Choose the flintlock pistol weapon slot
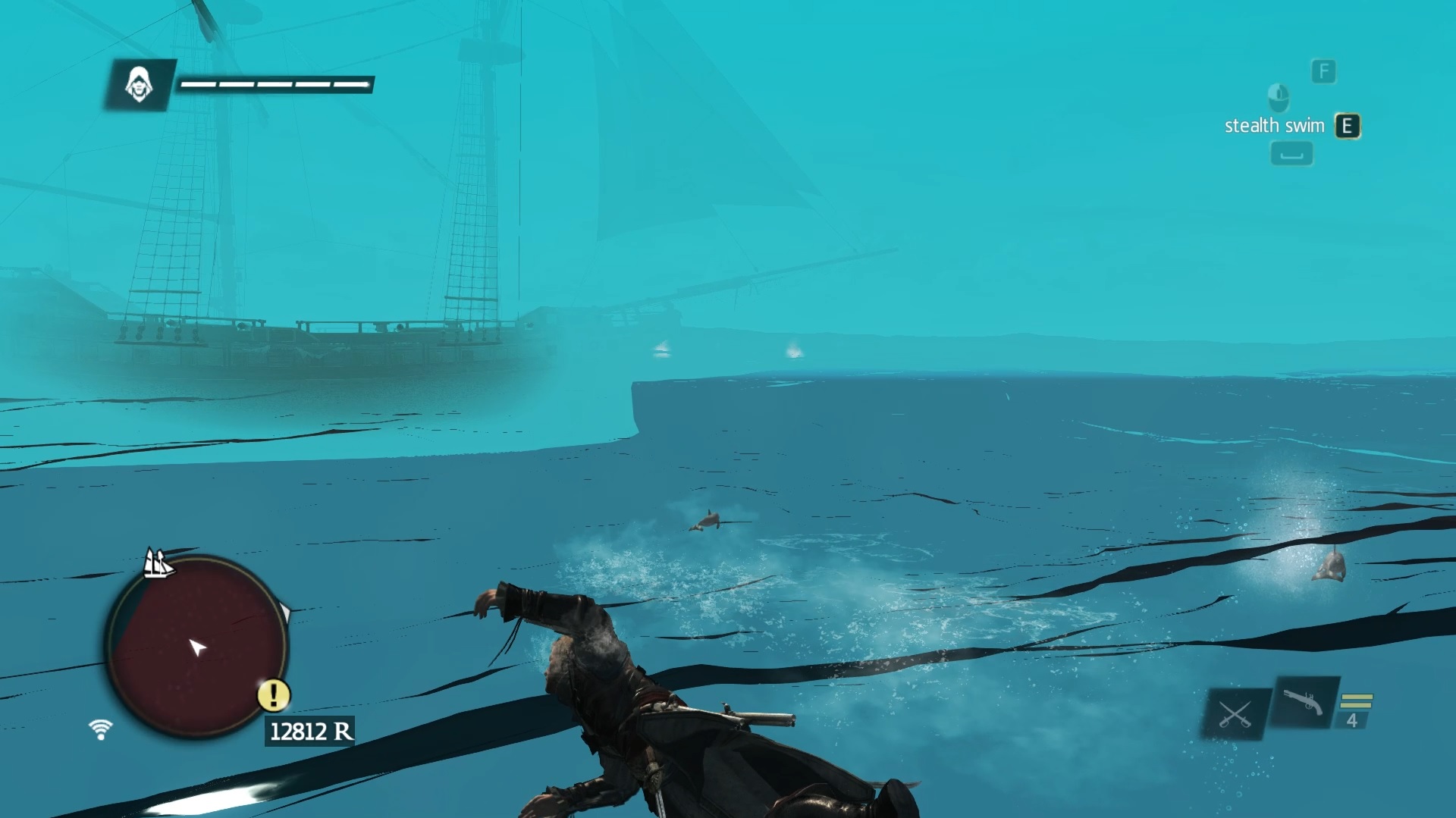 coord(1304,703)
